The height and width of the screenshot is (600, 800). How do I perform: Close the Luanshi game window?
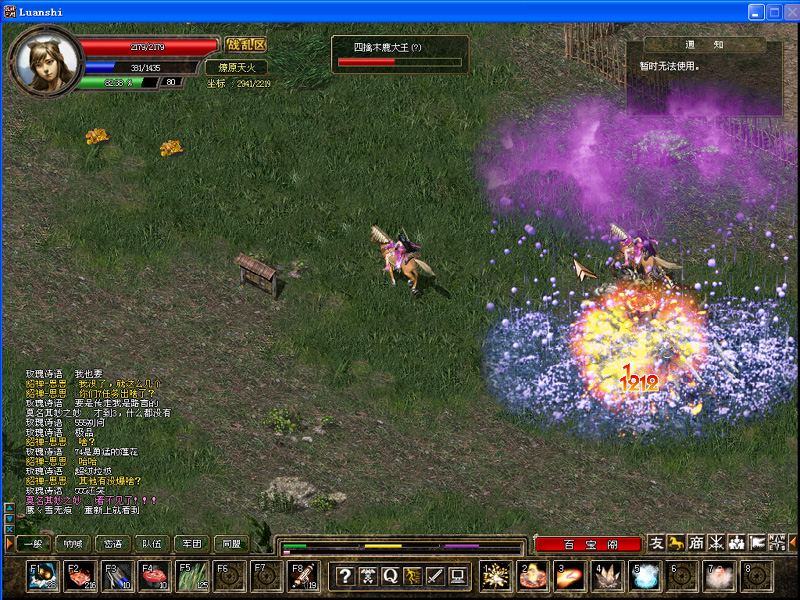[x=789, y=12]
